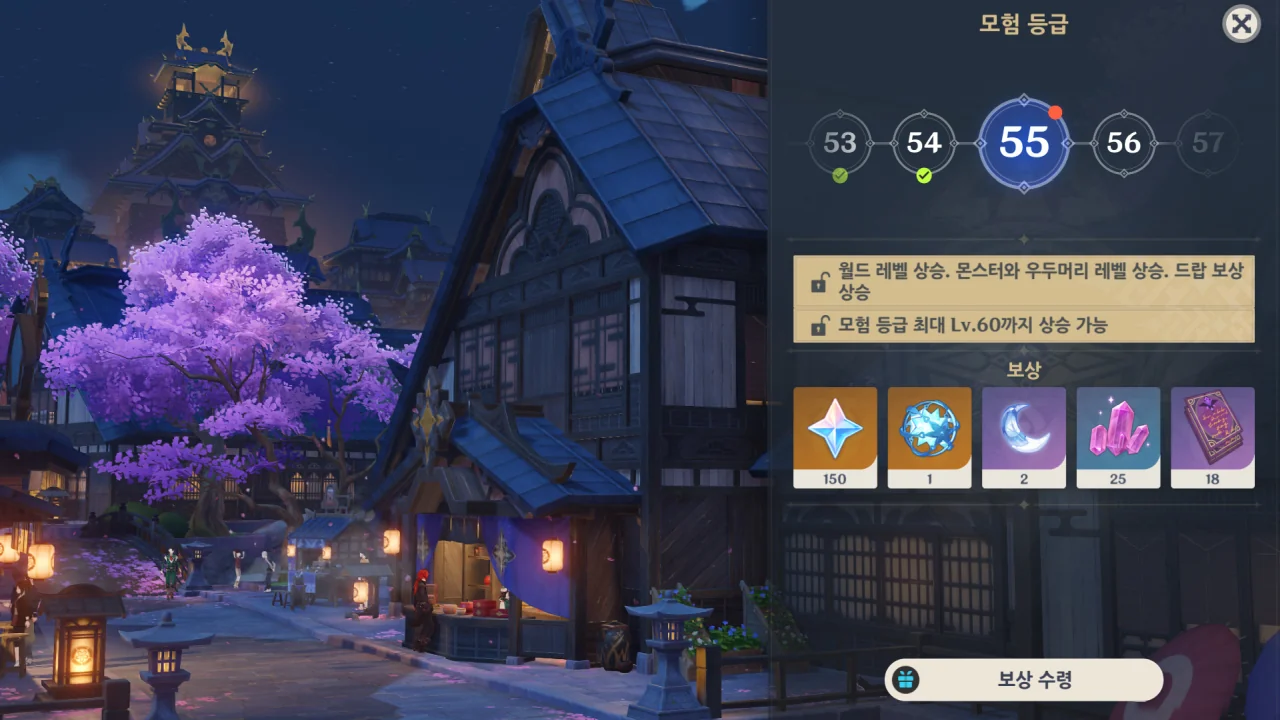Viewport: 1280px width, 720px height.
Task: Claim rewards with the 보상 수령 button
Action: [x=1024, y=680]
